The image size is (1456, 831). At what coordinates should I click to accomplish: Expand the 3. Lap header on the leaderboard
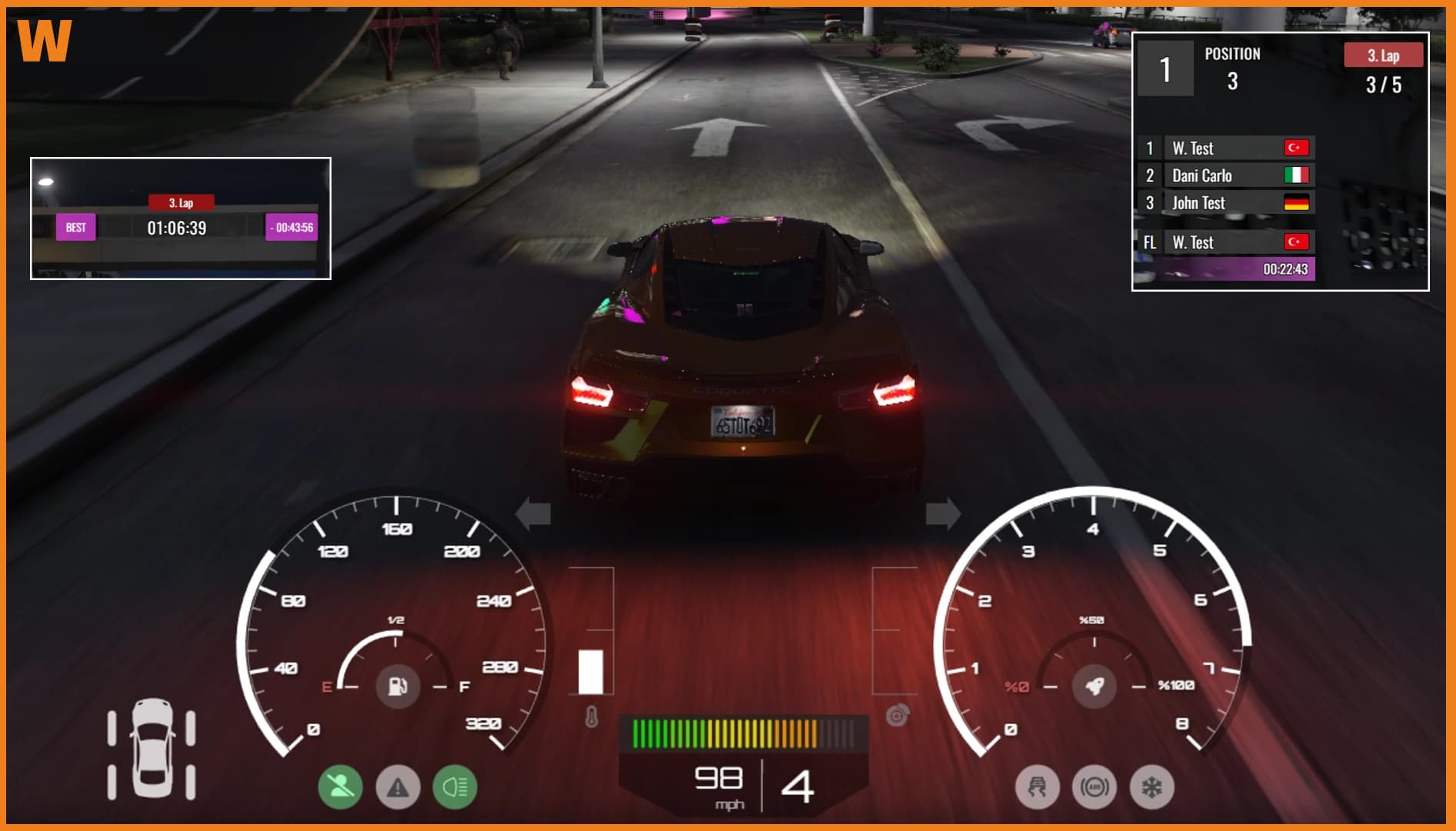click(x=1384, y=55)
